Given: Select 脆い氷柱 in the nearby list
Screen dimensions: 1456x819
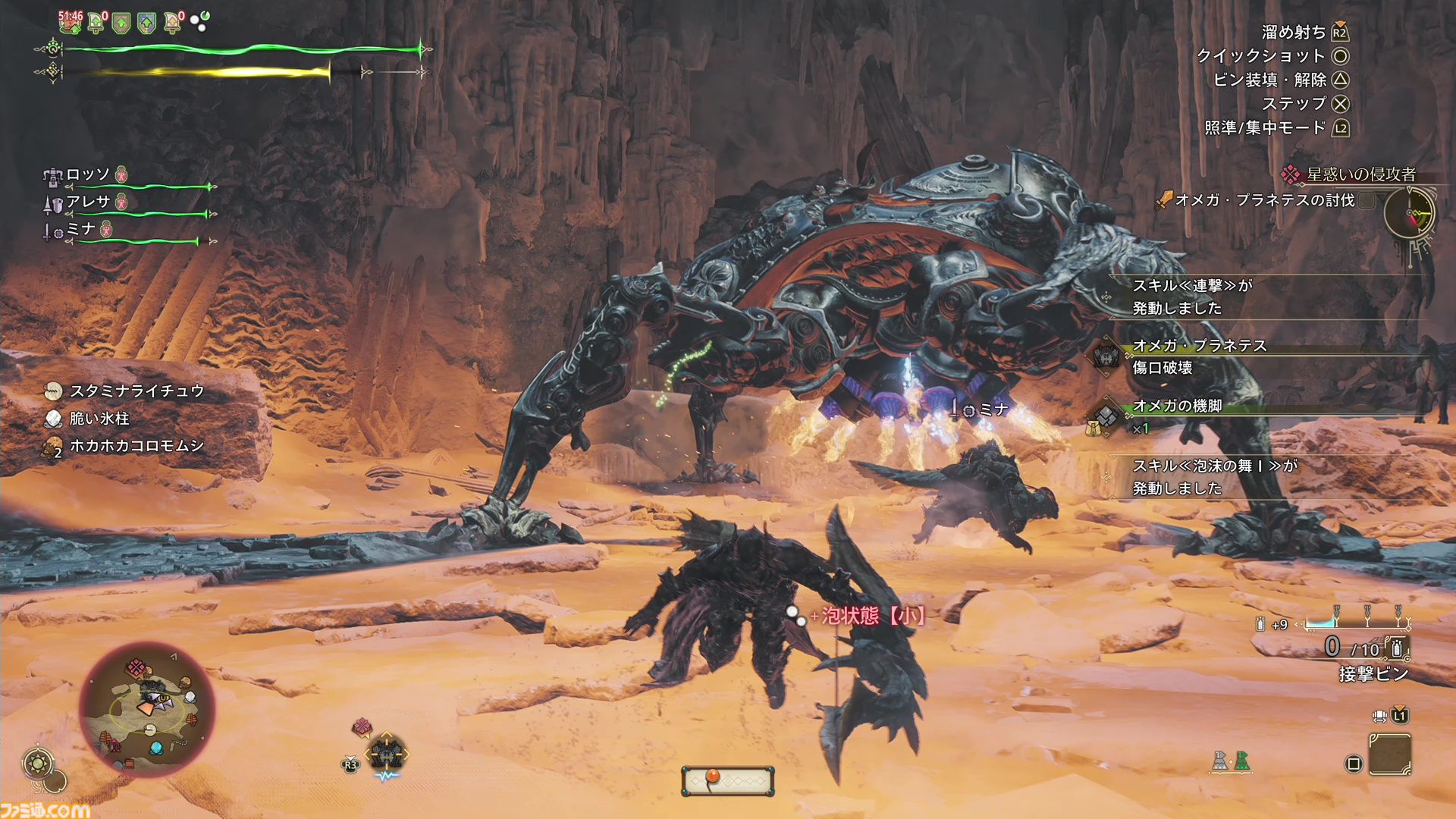Looking at the screenshot, I should coord(99,419).
